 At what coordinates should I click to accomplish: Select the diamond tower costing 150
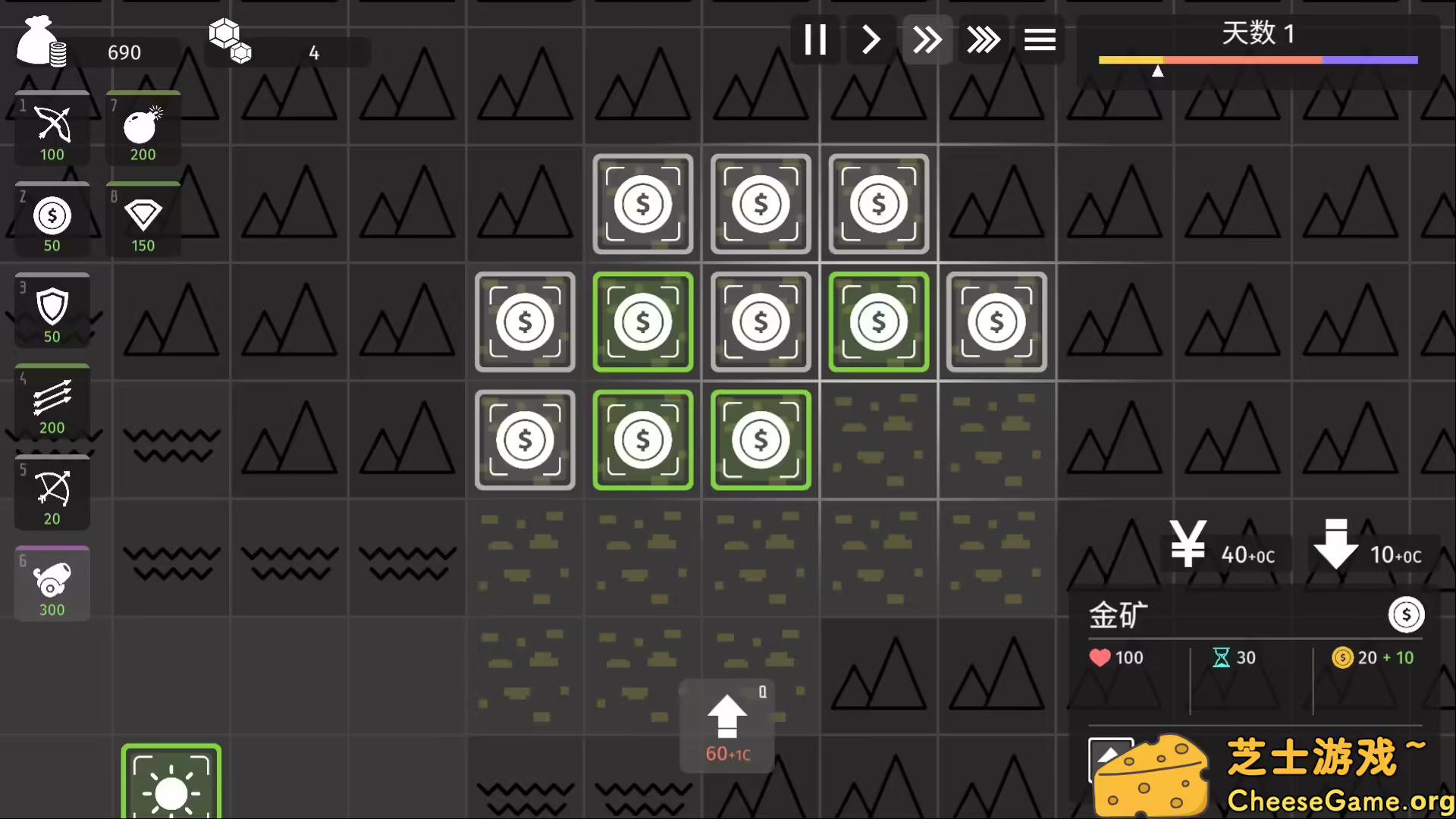[143, 220]
